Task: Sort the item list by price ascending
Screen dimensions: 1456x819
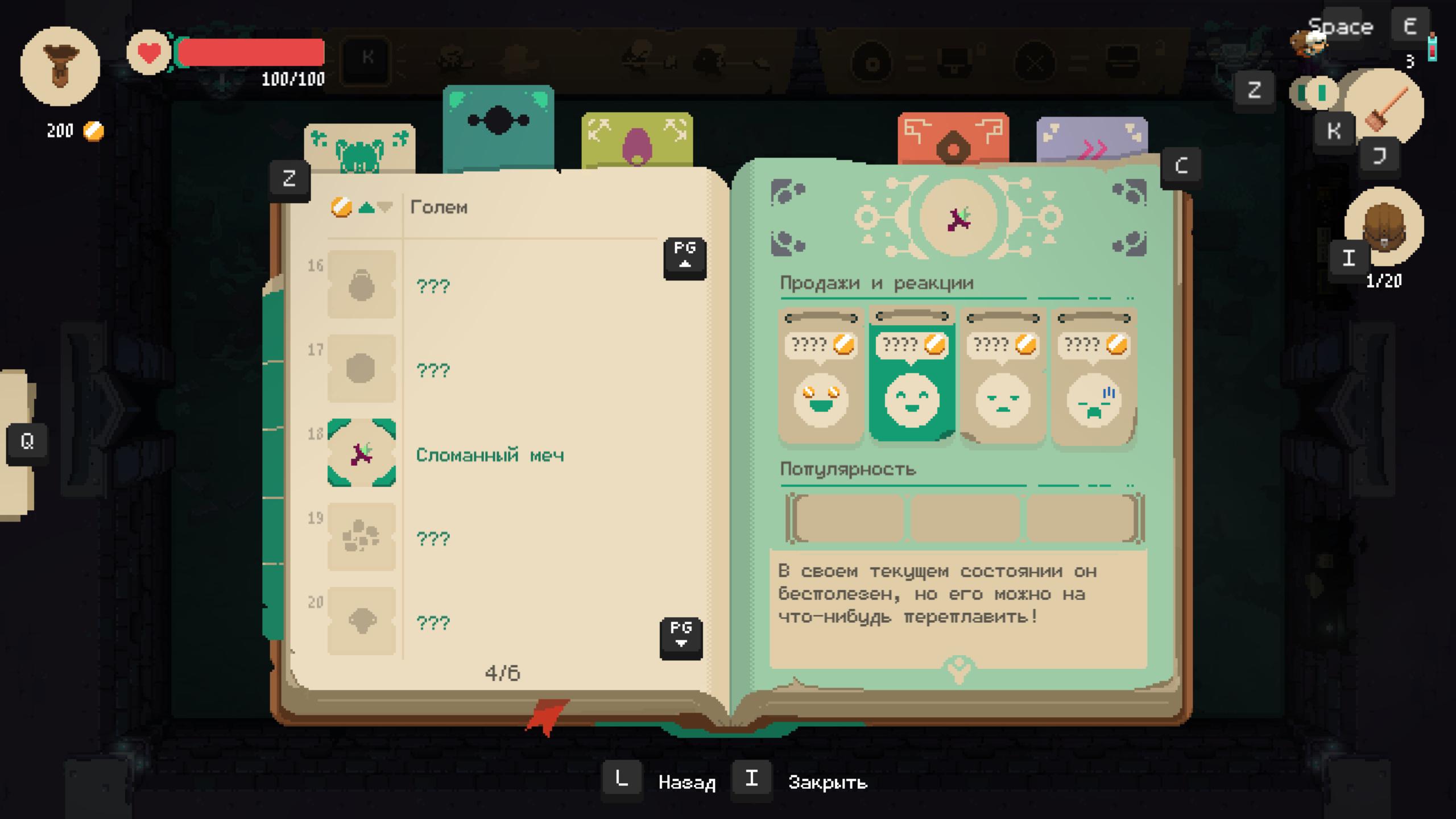Action: click(x=367, y=208)
